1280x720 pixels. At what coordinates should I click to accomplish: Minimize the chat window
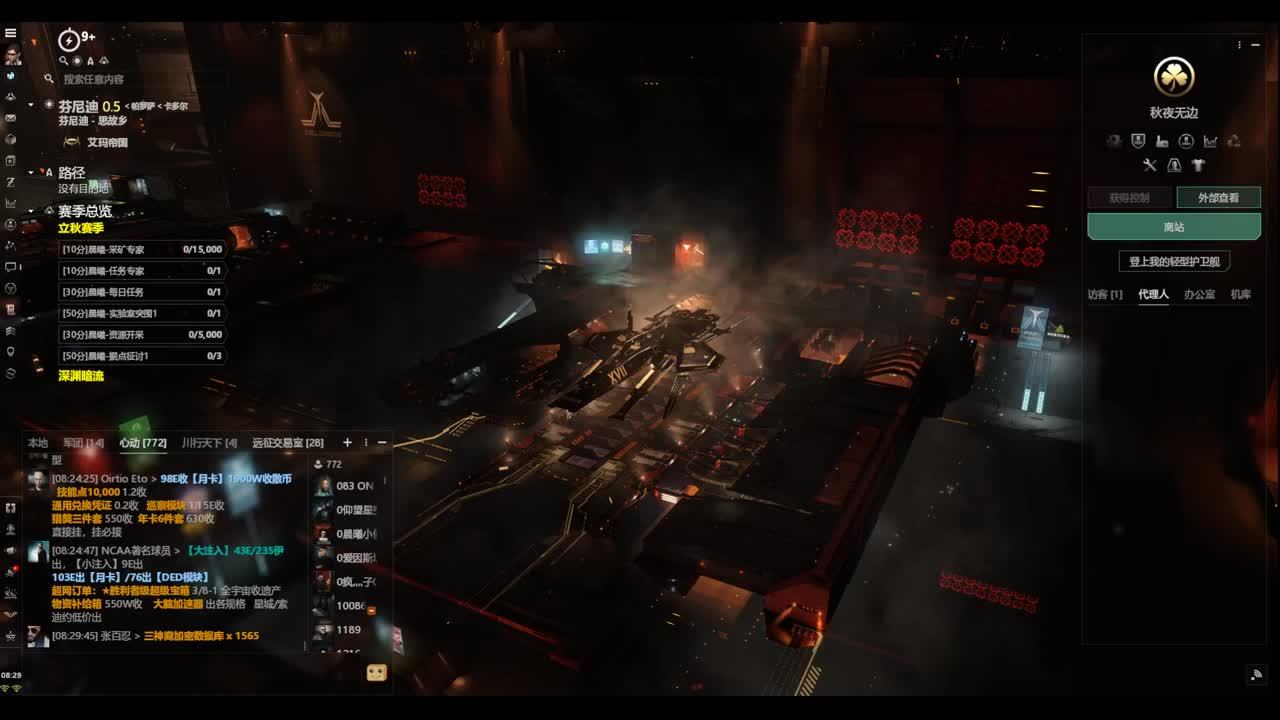[381, 442]
